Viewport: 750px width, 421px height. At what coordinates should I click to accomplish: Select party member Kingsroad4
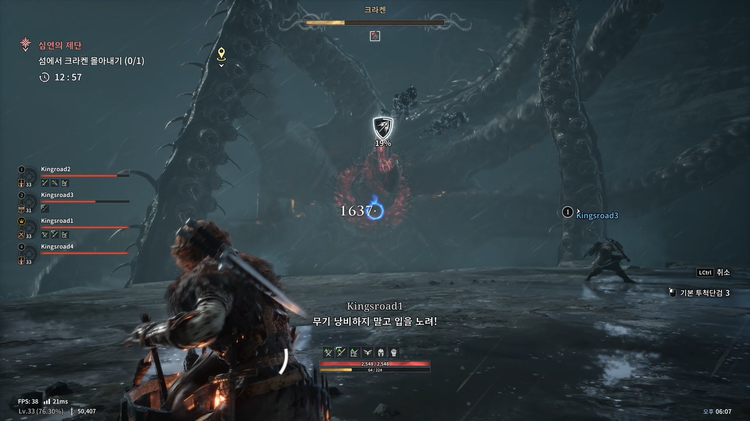click(x=57, y=246)
